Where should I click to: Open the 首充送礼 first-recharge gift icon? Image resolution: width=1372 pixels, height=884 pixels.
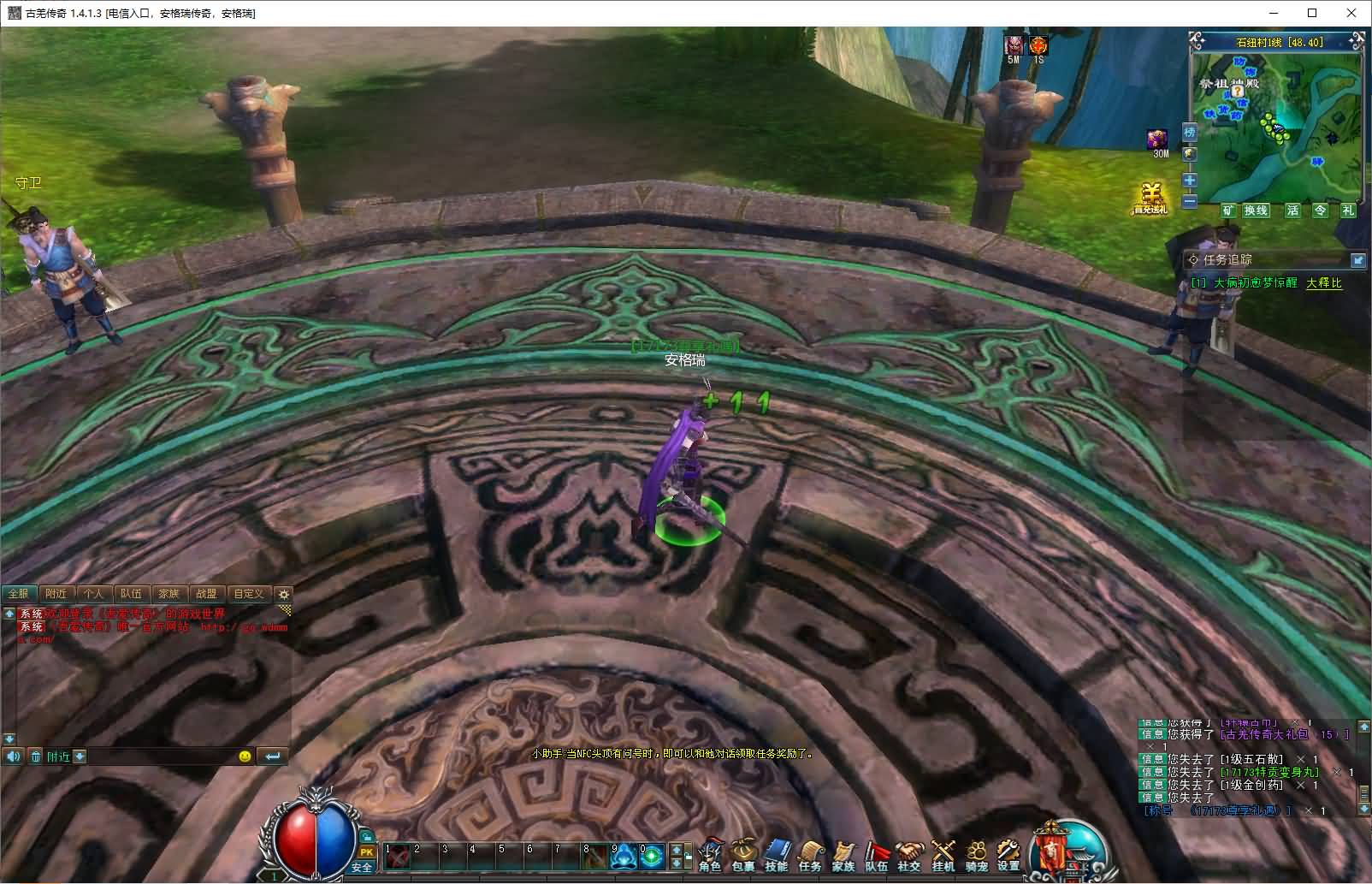(1150, 199)
